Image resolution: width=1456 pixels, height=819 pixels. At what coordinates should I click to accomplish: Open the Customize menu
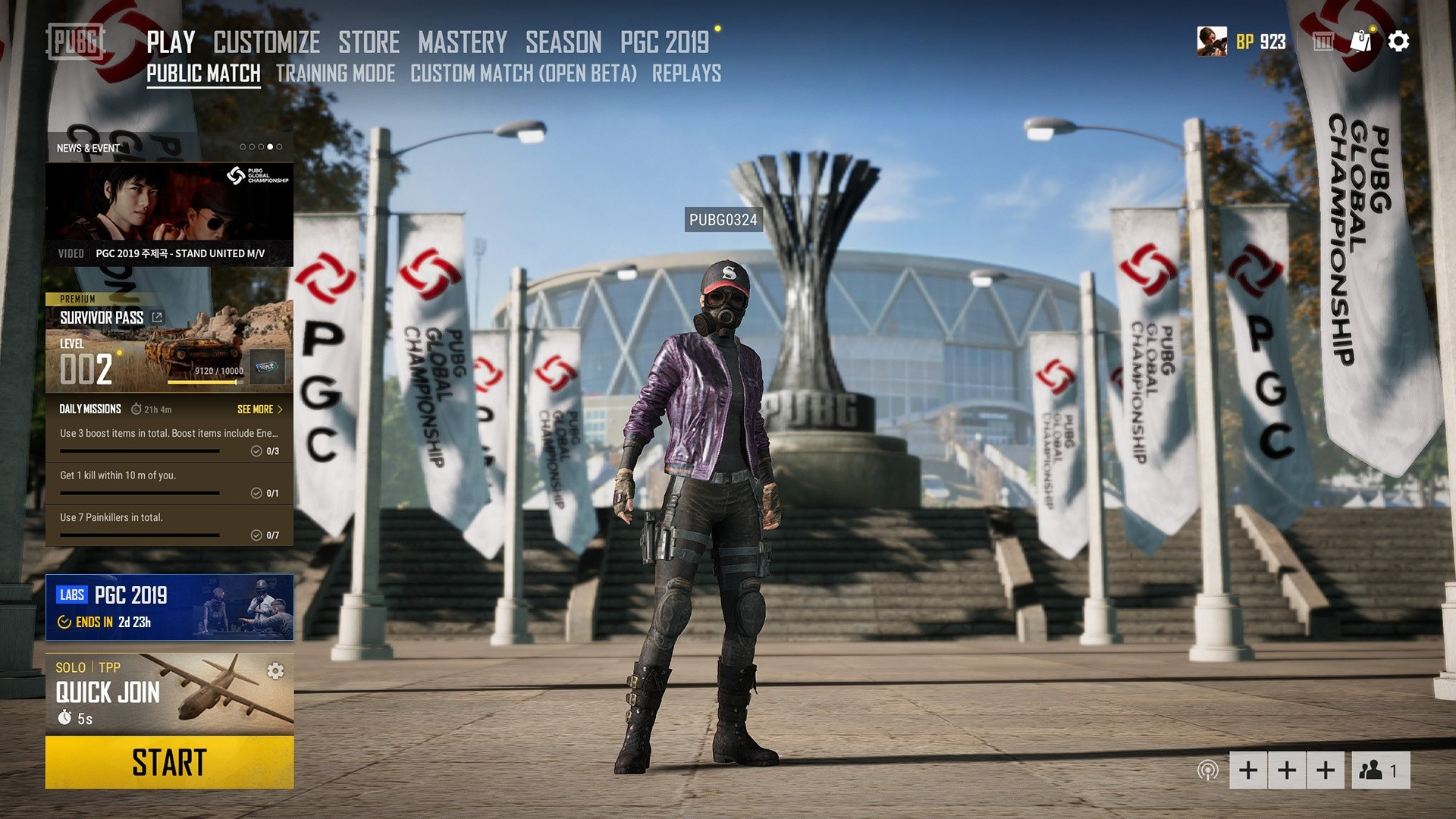tap(266, 42)
